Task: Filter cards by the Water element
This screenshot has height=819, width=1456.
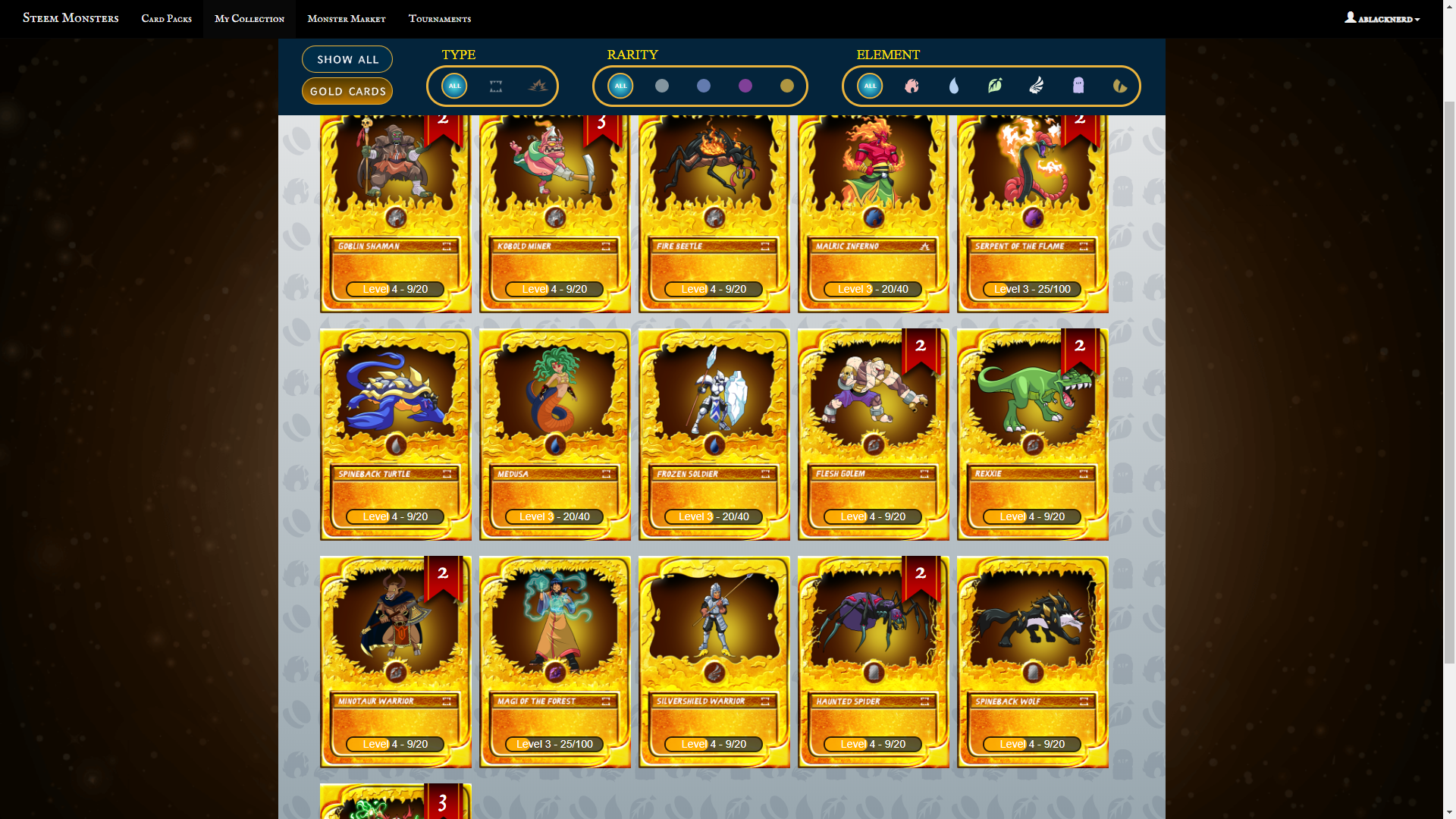Action: point(953,86)
